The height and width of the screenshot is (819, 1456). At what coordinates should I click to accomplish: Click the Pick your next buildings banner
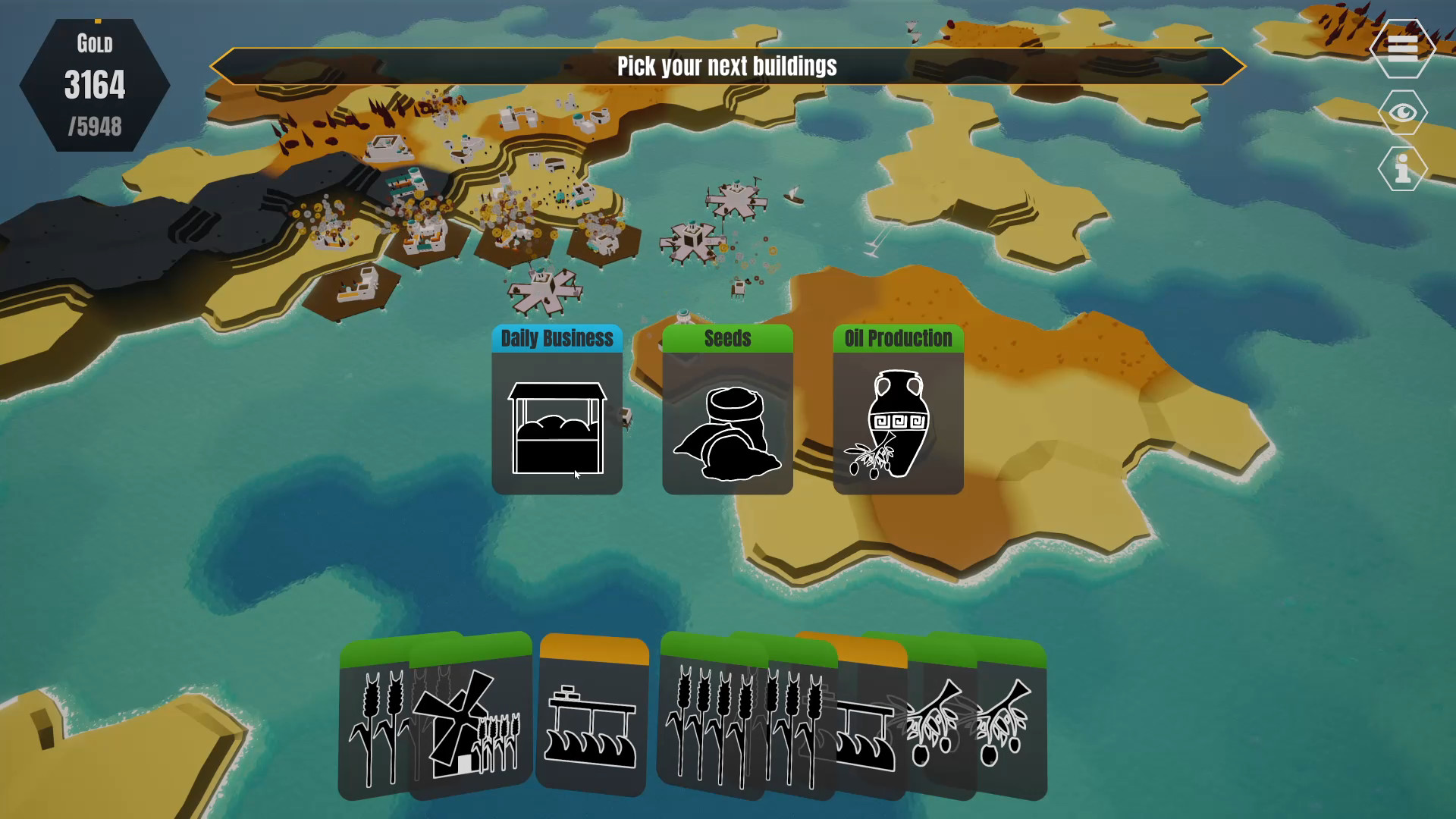(x=727, y=66)
